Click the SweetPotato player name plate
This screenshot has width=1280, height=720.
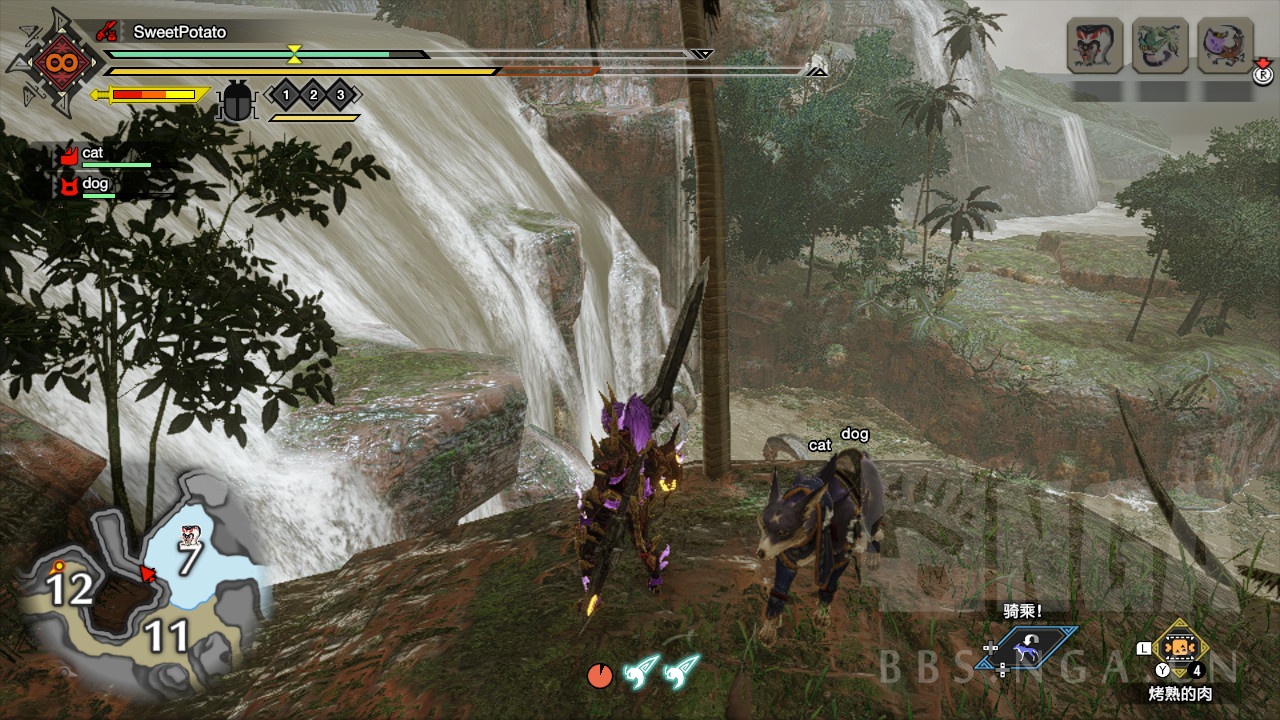tap(179, 32)
